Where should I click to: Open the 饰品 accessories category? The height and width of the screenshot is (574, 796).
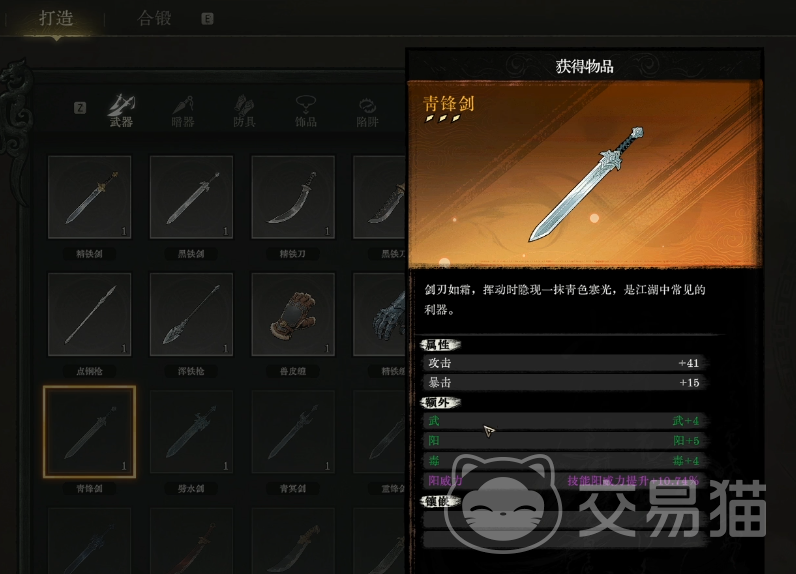click(x=305, y=110)
